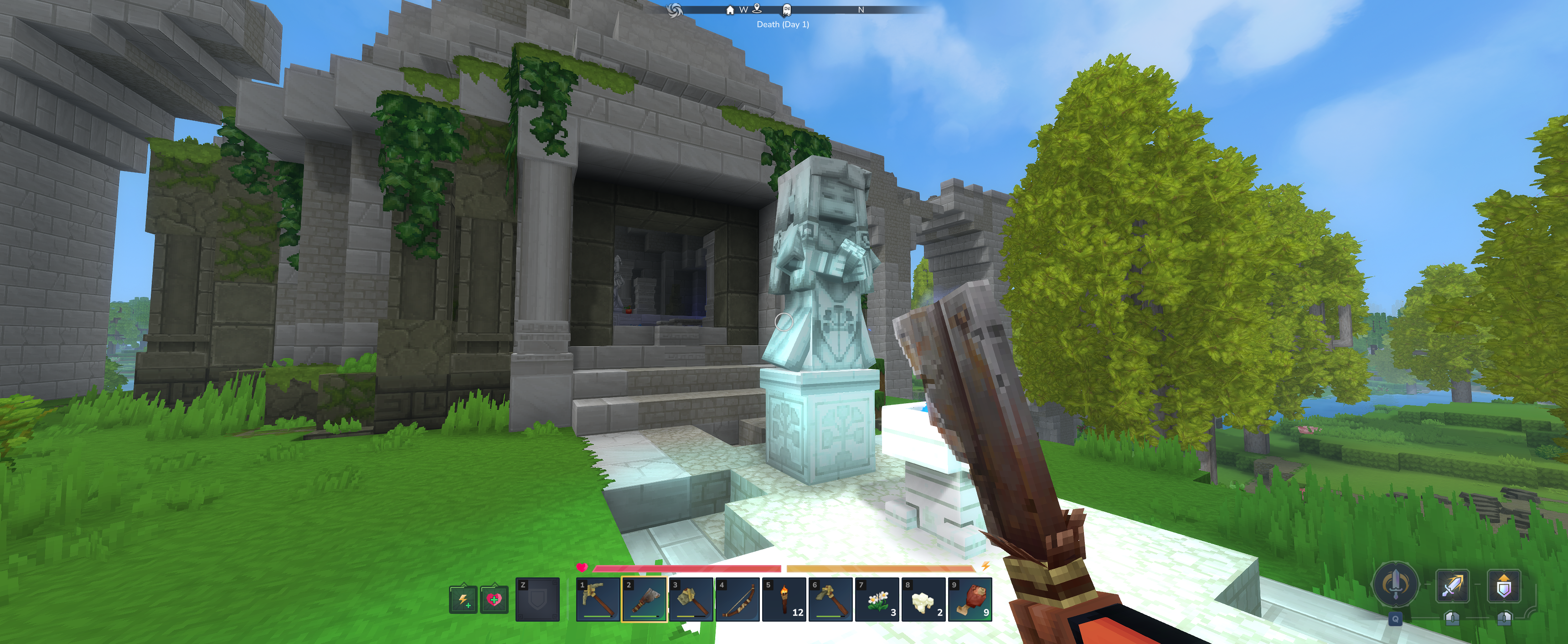Click the heart health regeneration buff icon
The width and height of the screenshot is (1568, 644).
pos(494,599)
